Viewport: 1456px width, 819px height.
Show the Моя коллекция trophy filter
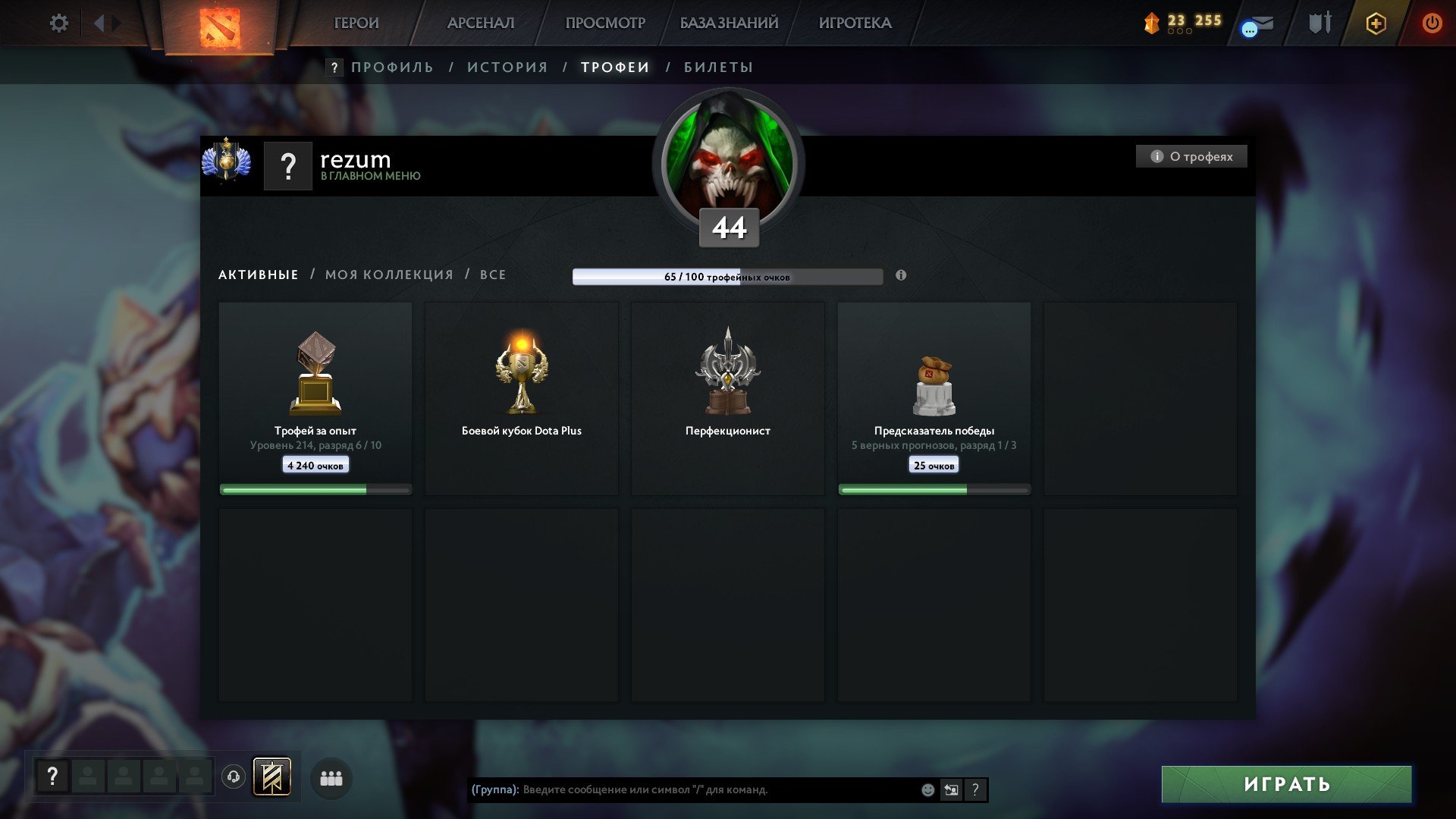(x=389, y=275)
